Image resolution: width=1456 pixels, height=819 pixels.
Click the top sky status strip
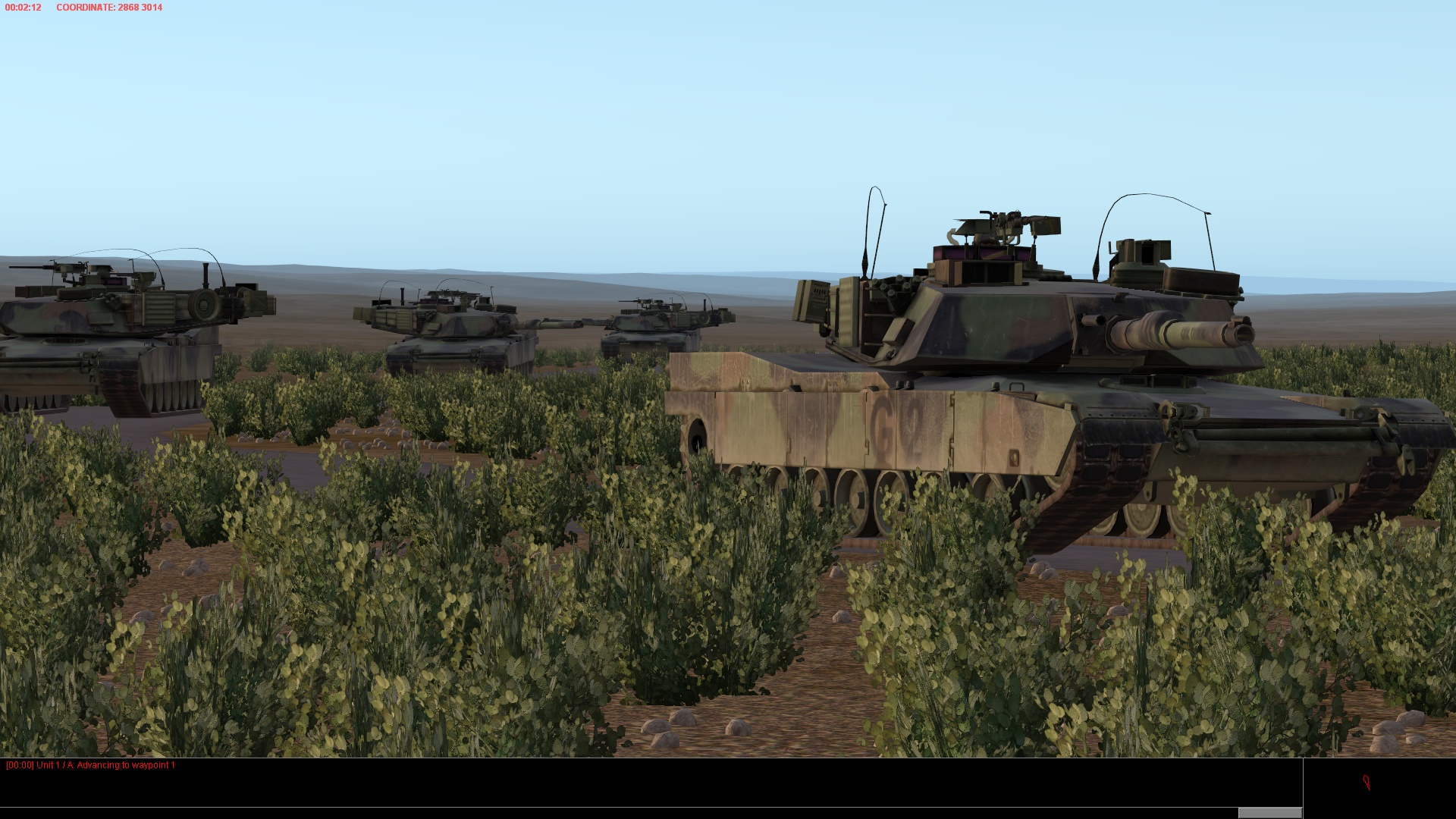(728, 8)
